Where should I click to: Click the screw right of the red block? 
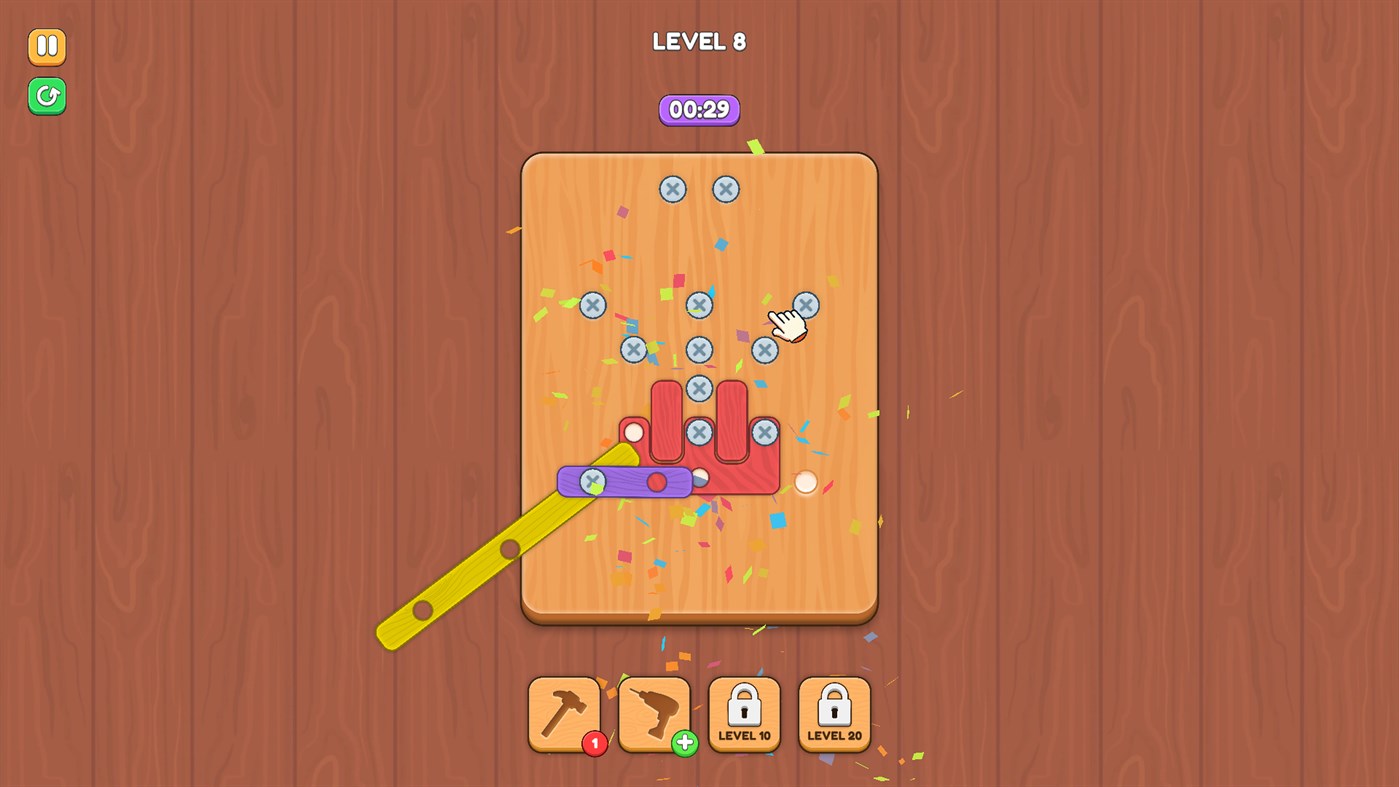pyautogui.click(x=764, y=433)
